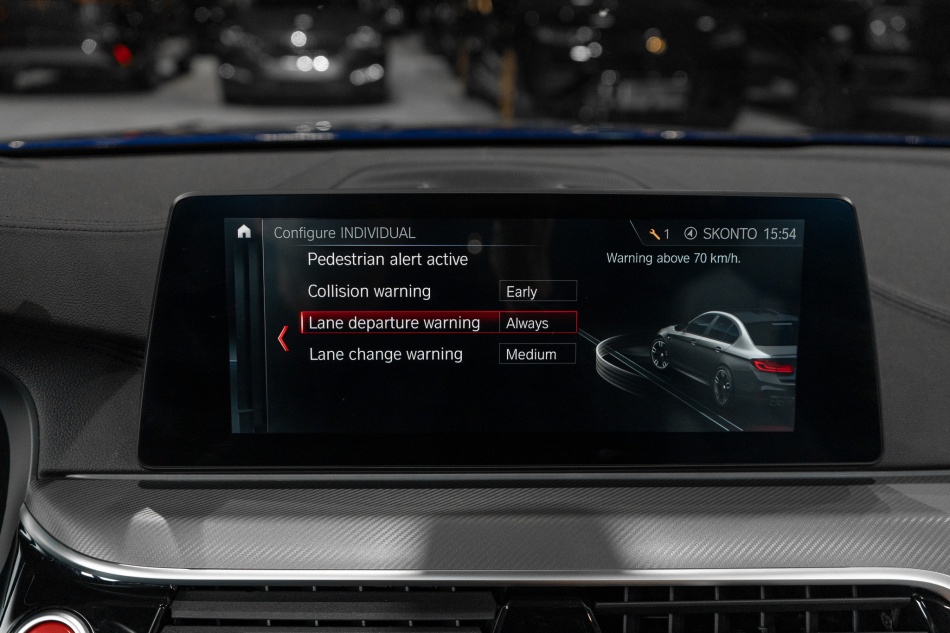950x633 pixels.
Task: Open the Lane change warning setting
Action: click(385, 354)
